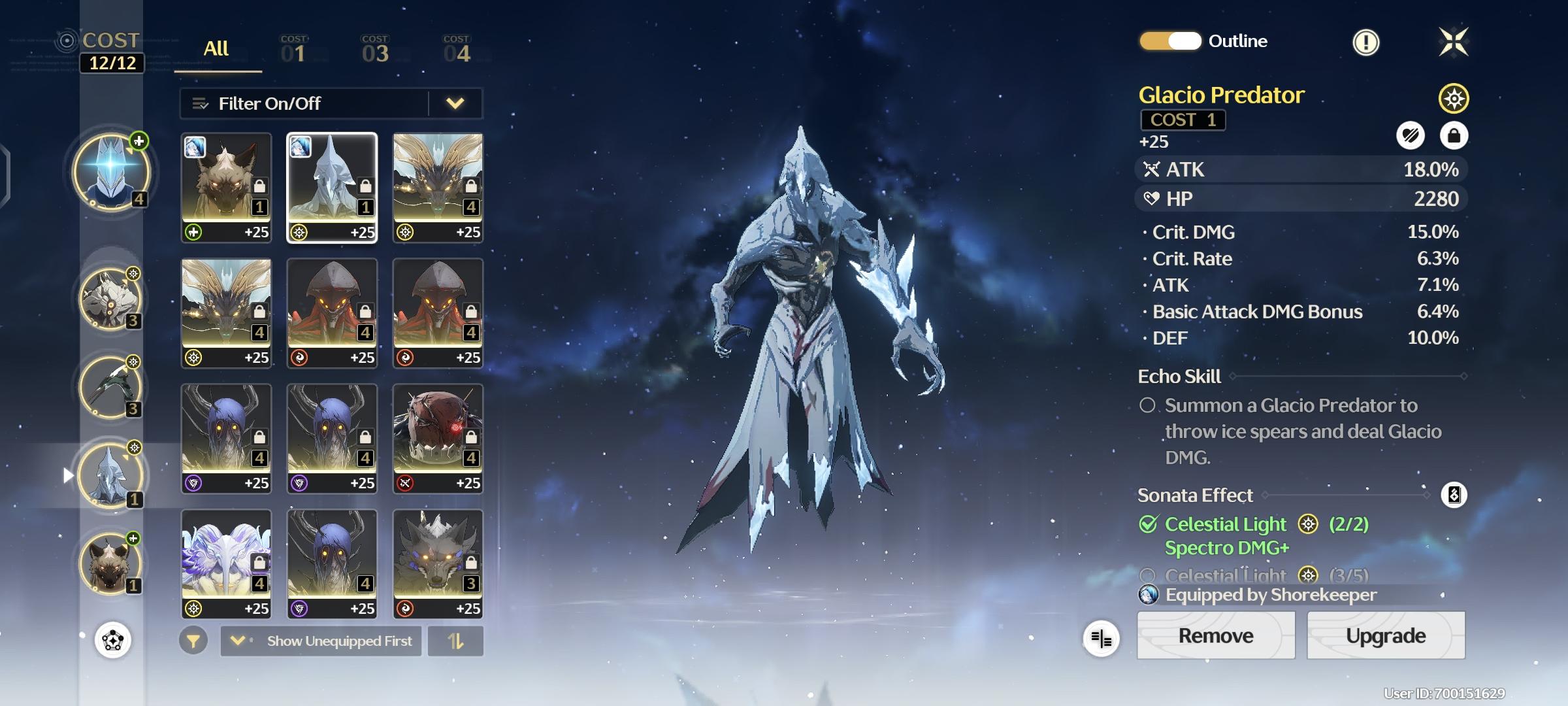Switch to the Cost 03 tab
Screen dimensions: 1568x706
pos(375,50)
